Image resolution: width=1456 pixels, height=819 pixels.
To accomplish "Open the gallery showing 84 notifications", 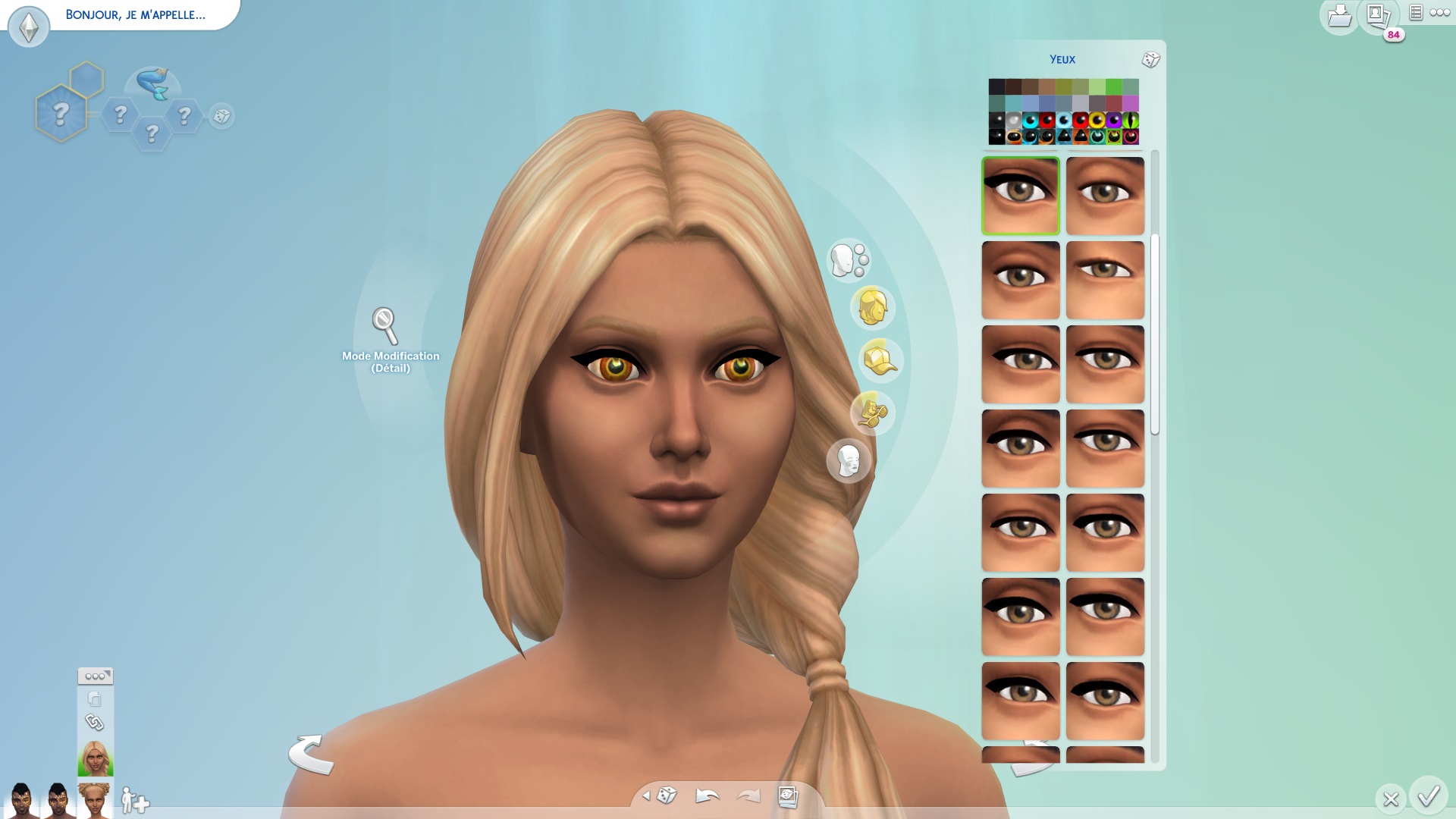I will [x=1378, y=16].
